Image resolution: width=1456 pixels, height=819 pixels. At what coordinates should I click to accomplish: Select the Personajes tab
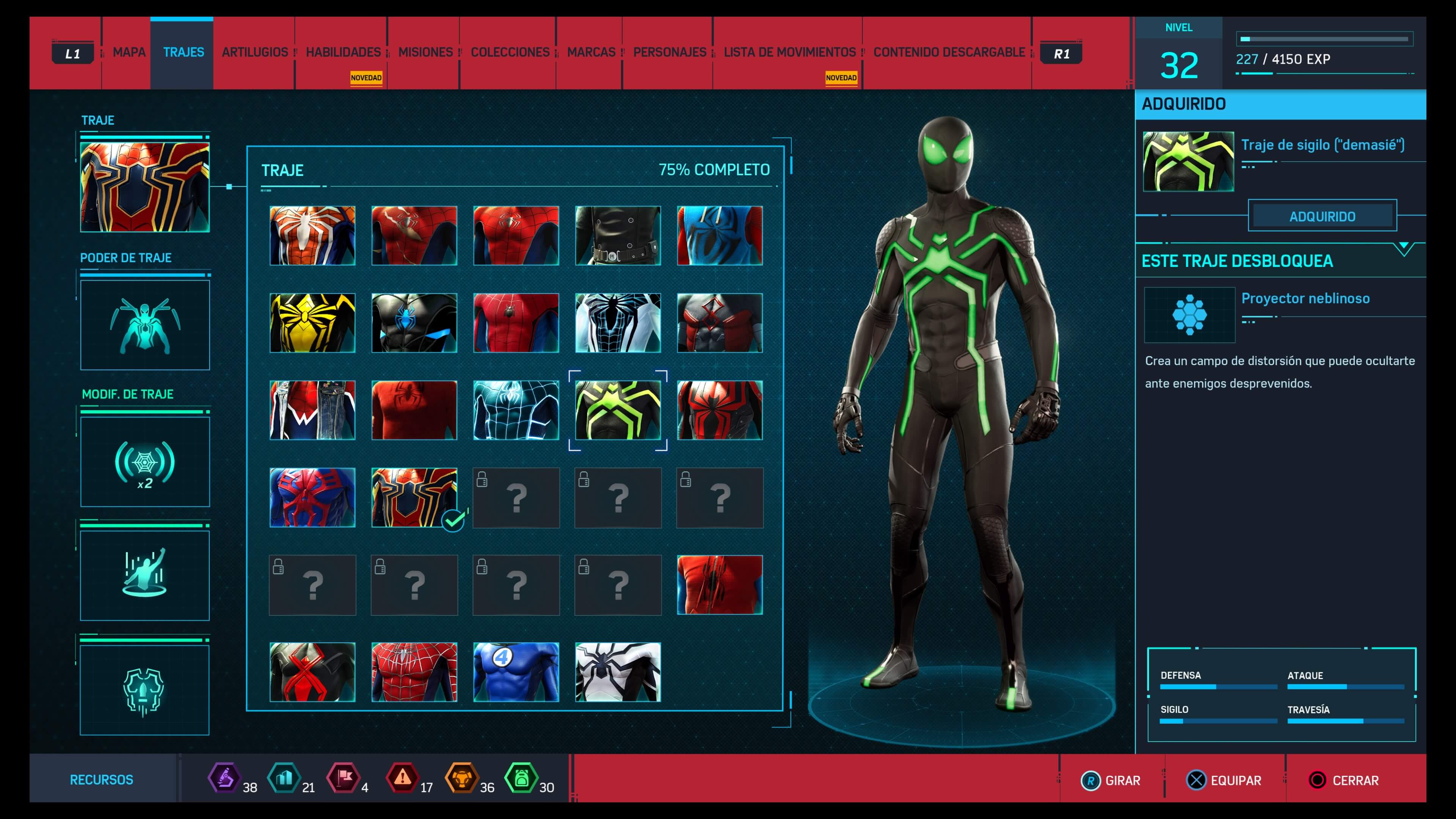coord(670,53)
